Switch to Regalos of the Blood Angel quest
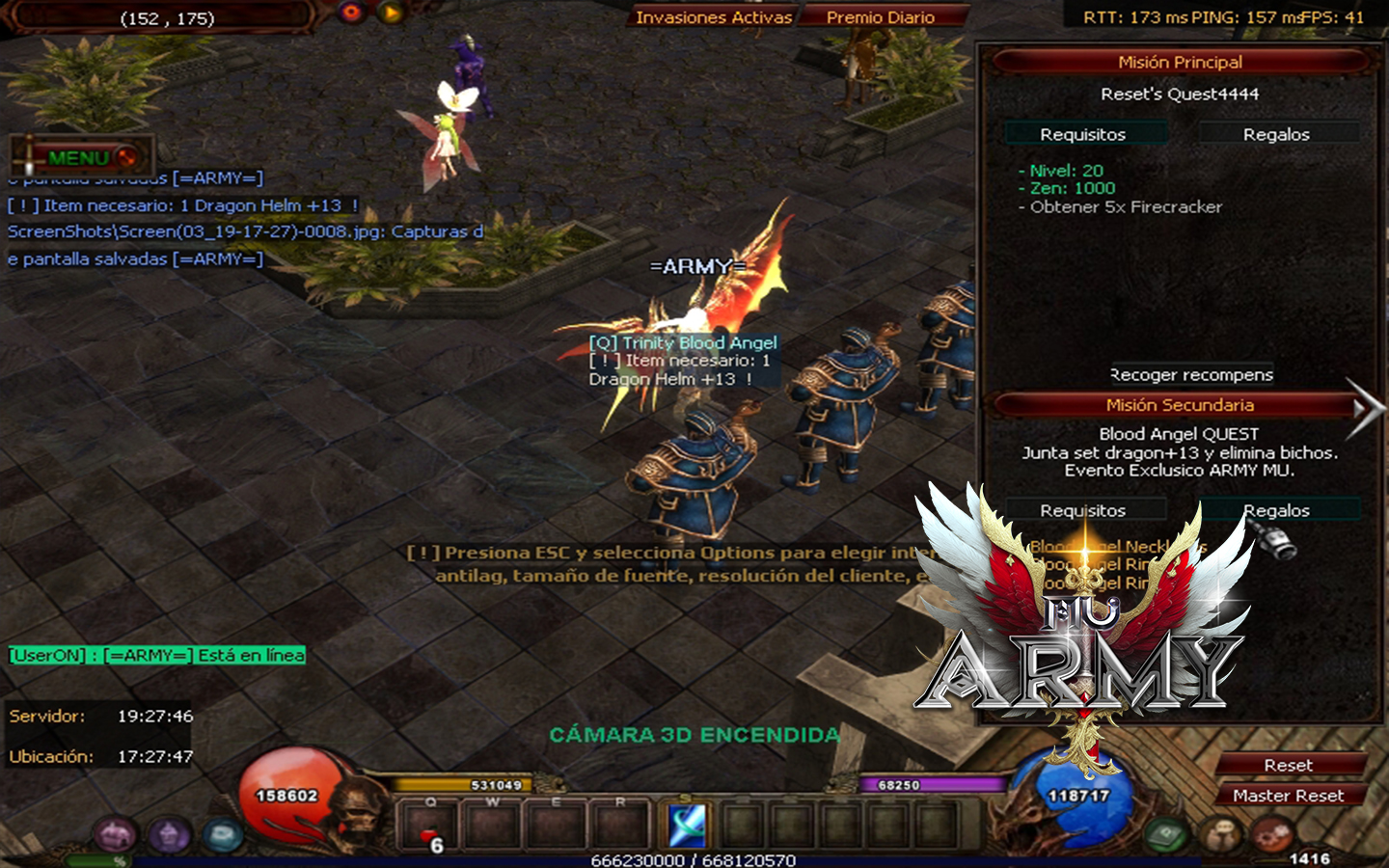This screenshot has height=868, width=1389. pos(1275,510)
